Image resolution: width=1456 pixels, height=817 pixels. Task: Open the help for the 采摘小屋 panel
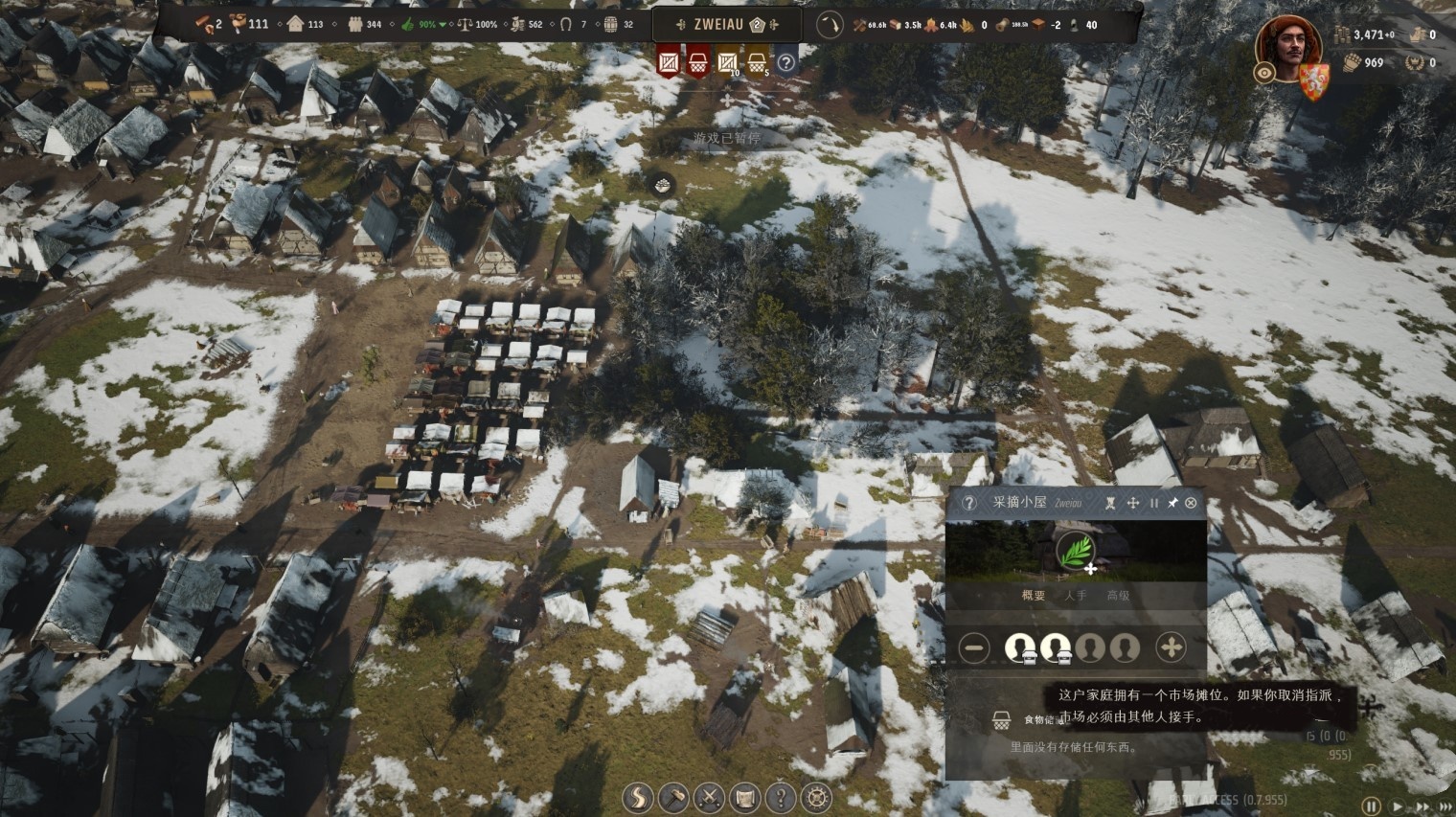968,503
